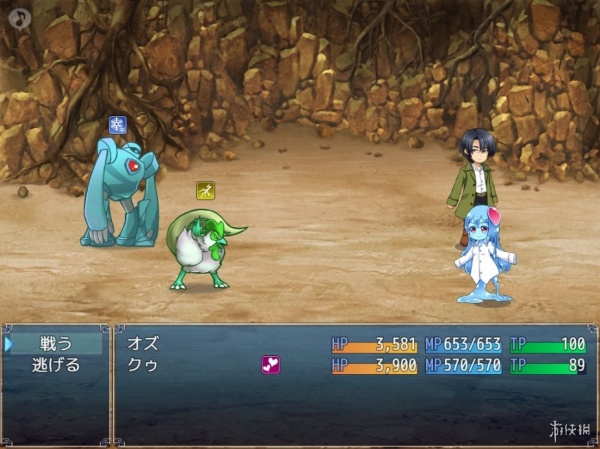
Task: Click the snowflake state icon above the golem
Action: click(118, 125)
